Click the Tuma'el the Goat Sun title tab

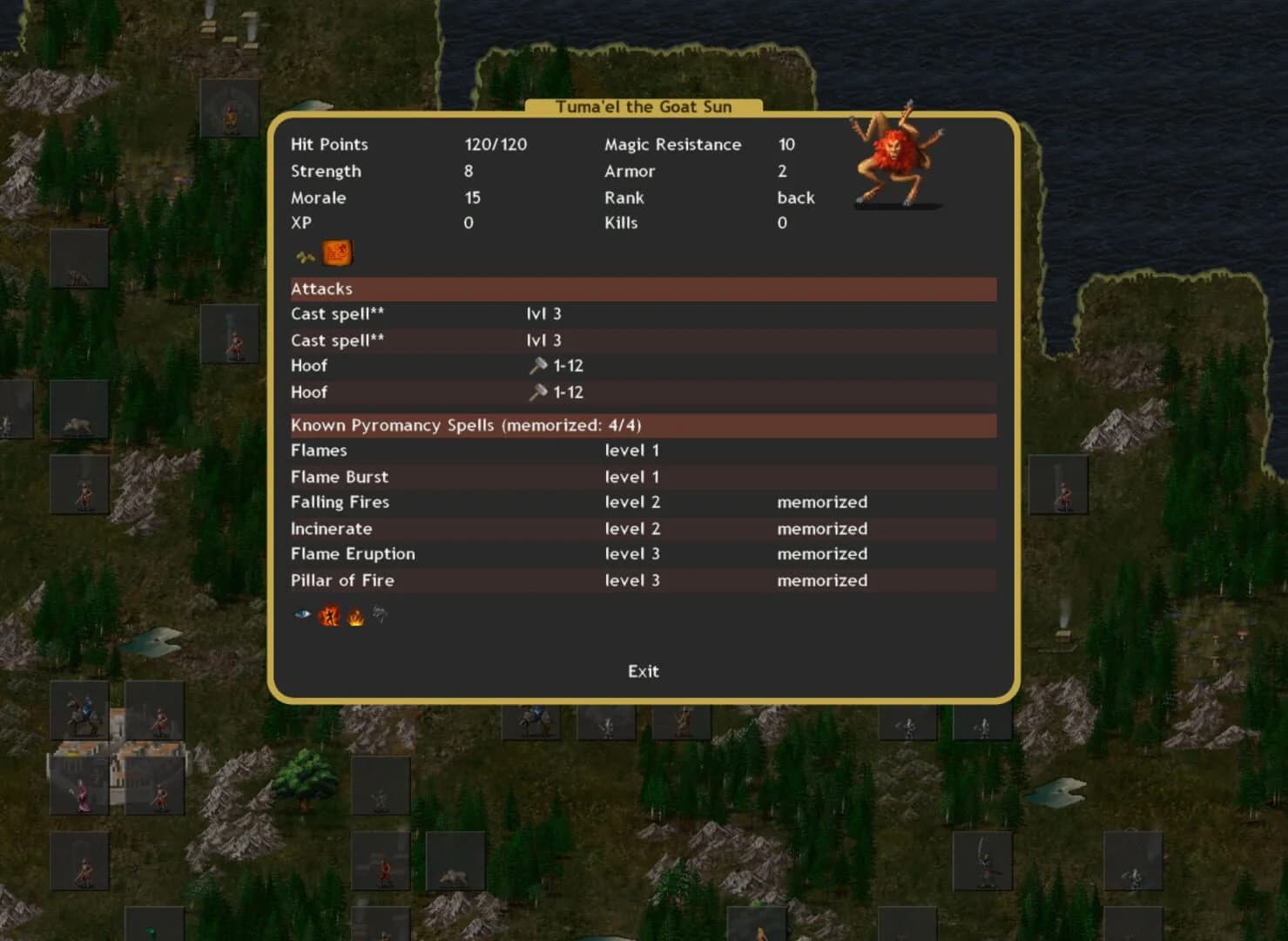point(643,106)
